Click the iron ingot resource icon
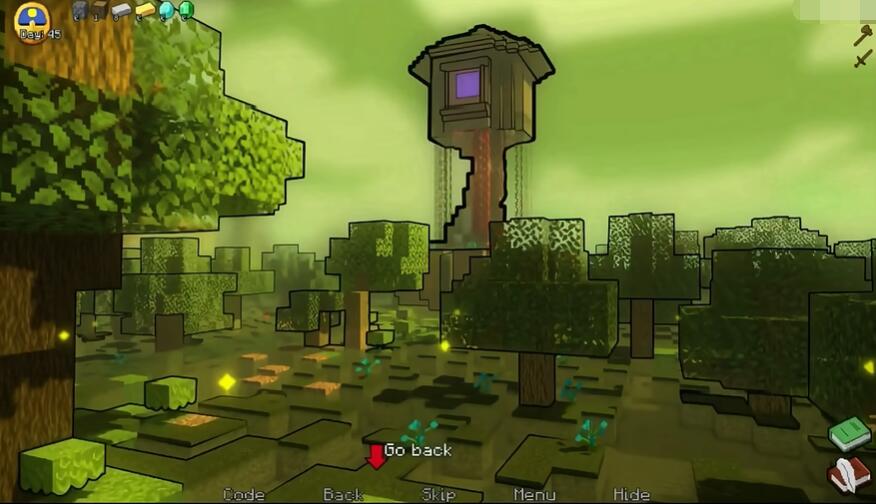The width and height of the screenshot is (876, 504). coord(121,11)
